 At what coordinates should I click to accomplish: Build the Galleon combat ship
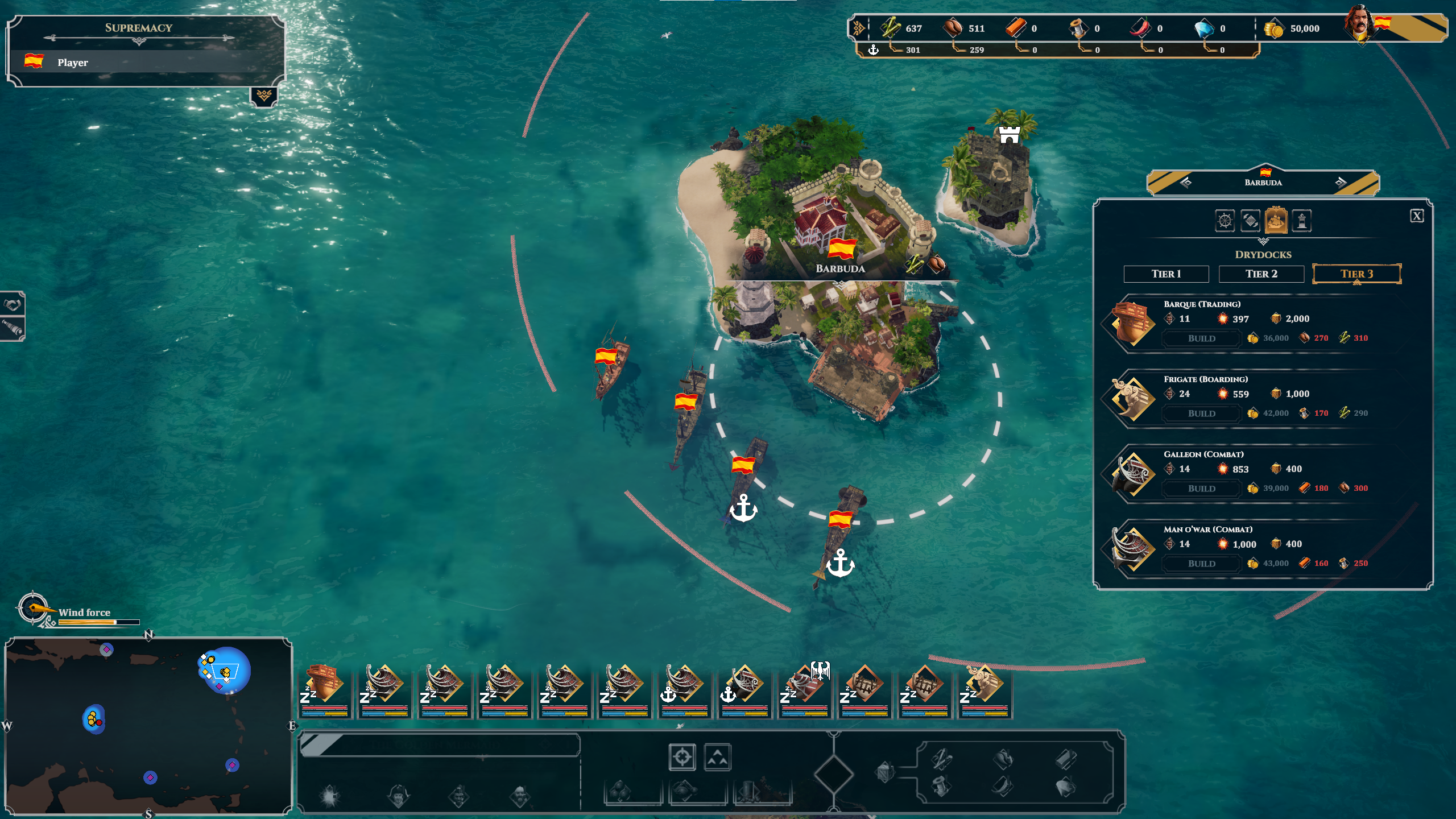pyautogui.click(x=1201, y=489)
